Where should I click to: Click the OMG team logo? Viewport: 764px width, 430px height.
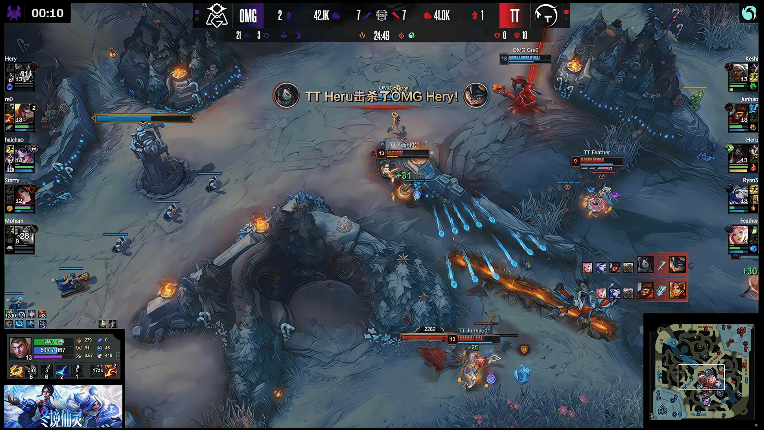[x=217, y=15]
